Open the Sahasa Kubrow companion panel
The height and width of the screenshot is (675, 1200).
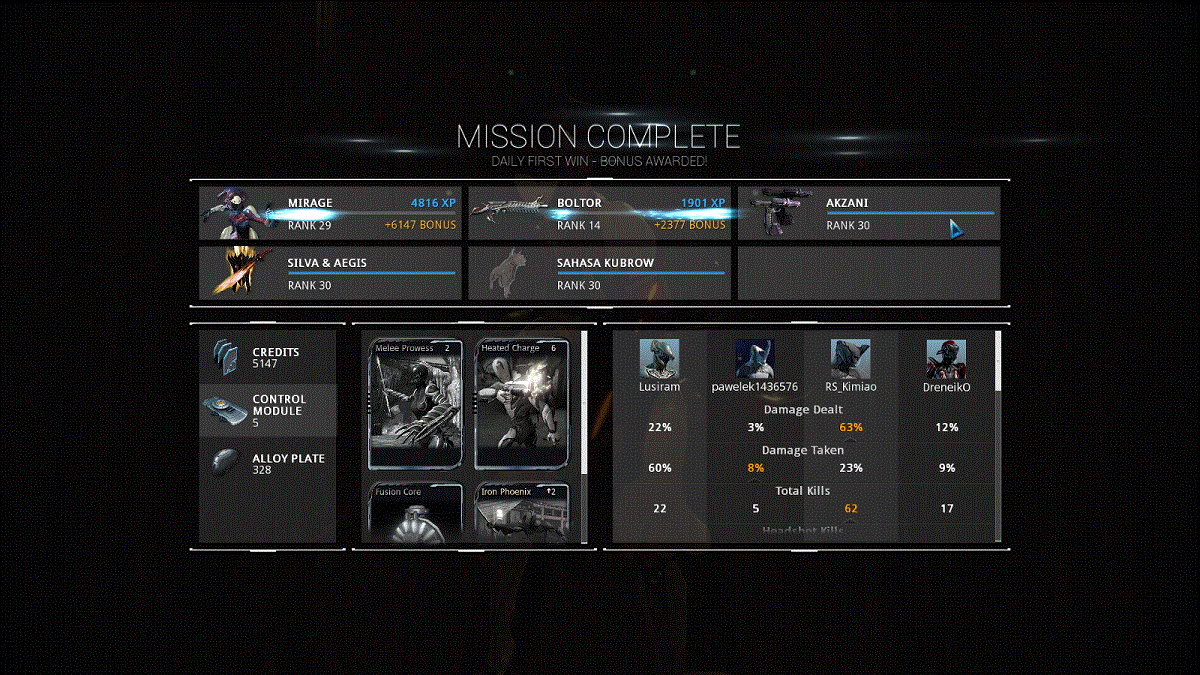pos(600,273)
